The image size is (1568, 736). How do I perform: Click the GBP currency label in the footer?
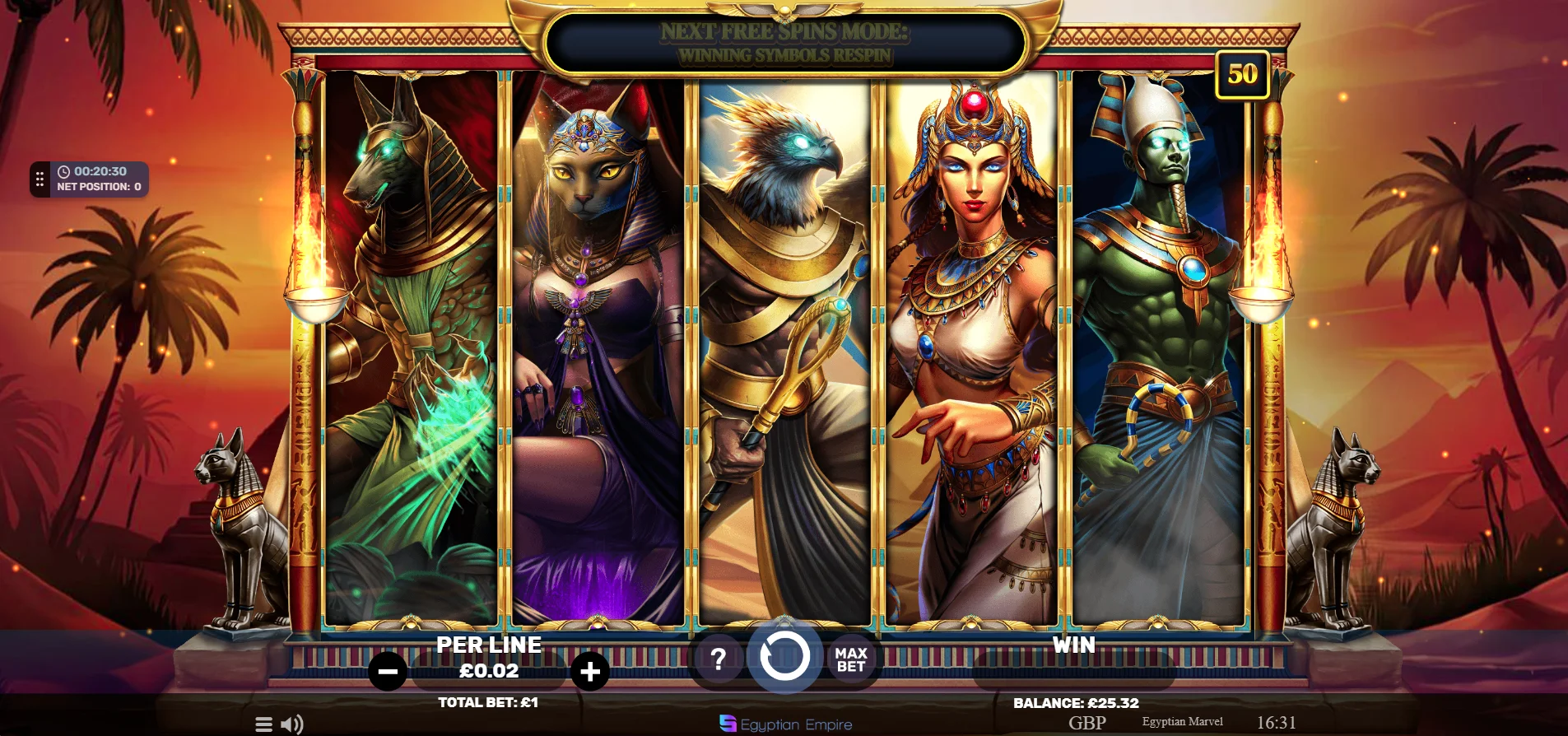[x=1085, y=723]
